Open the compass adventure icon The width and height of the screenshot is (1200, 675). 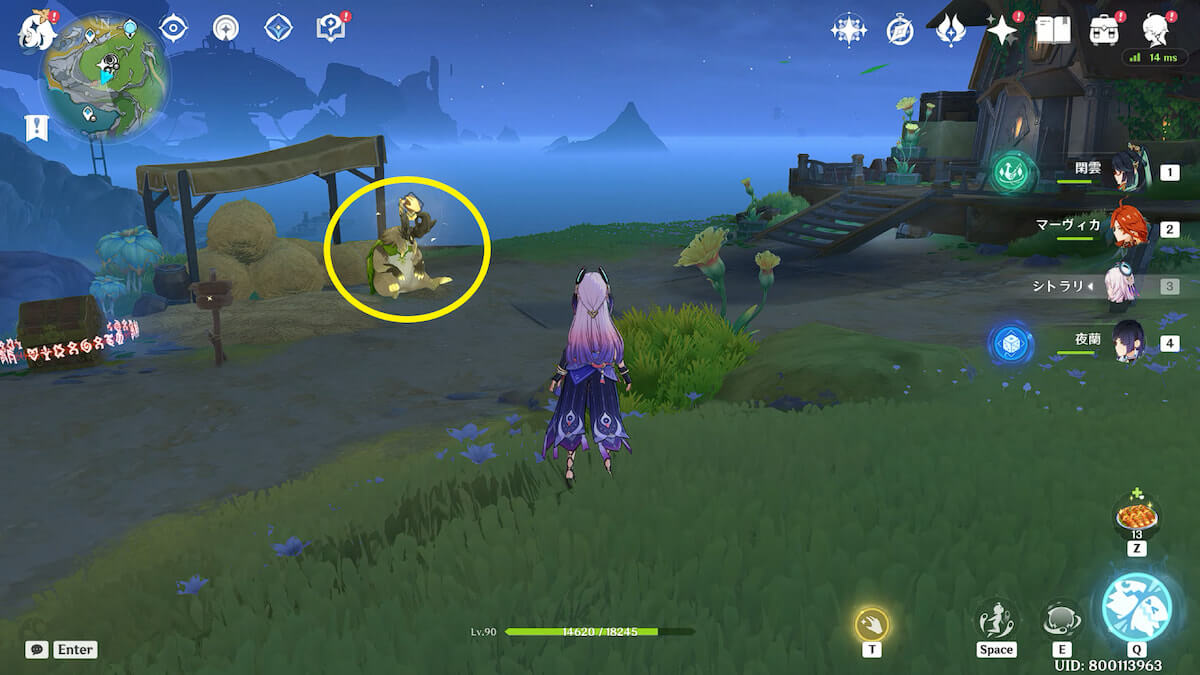900,31
